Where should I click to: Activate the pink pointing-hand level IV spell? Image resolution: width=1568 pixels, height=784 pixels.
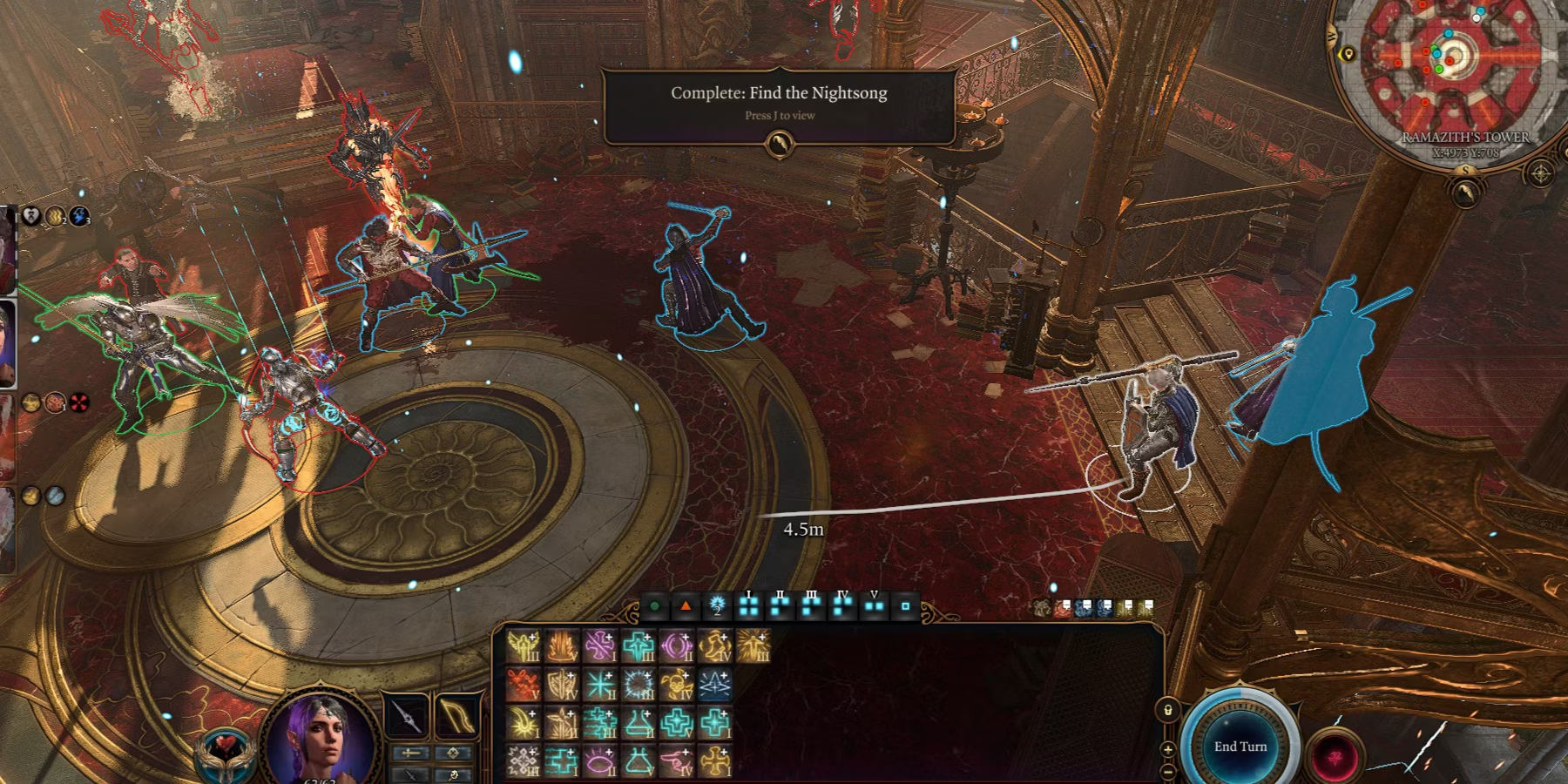677,762
